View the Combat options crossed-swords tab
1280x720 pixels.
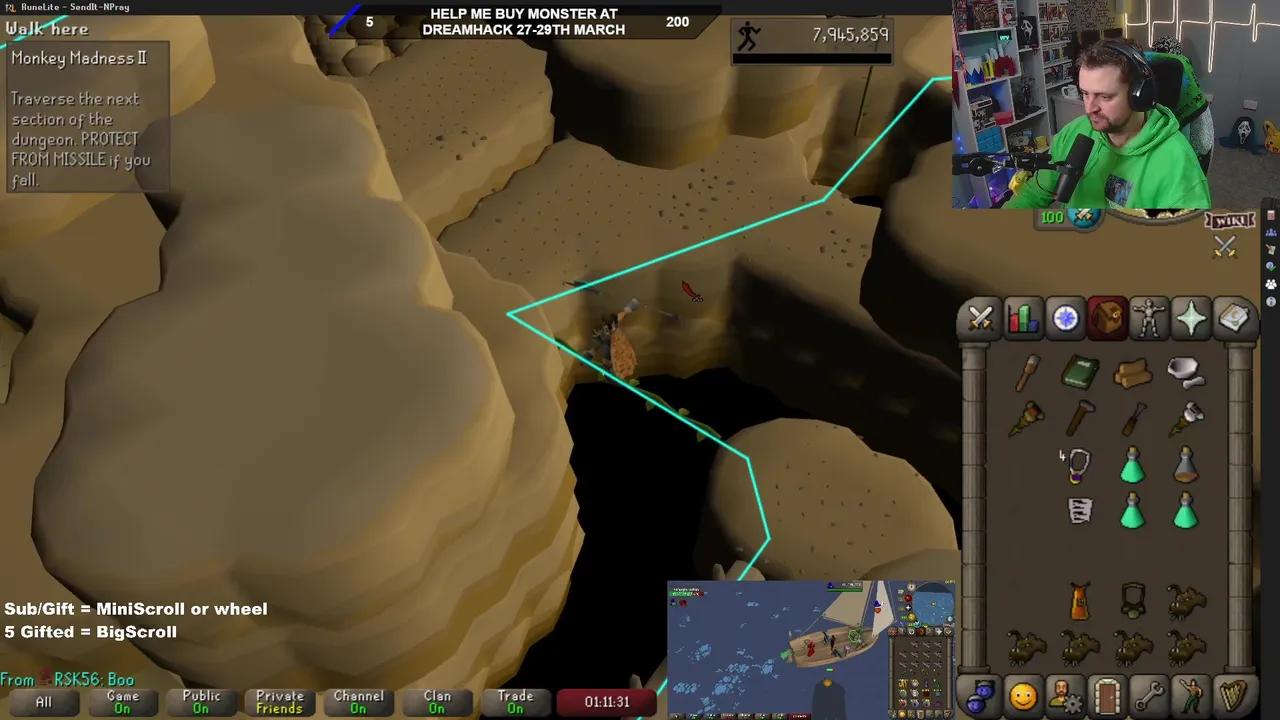(x=980, y=318)
